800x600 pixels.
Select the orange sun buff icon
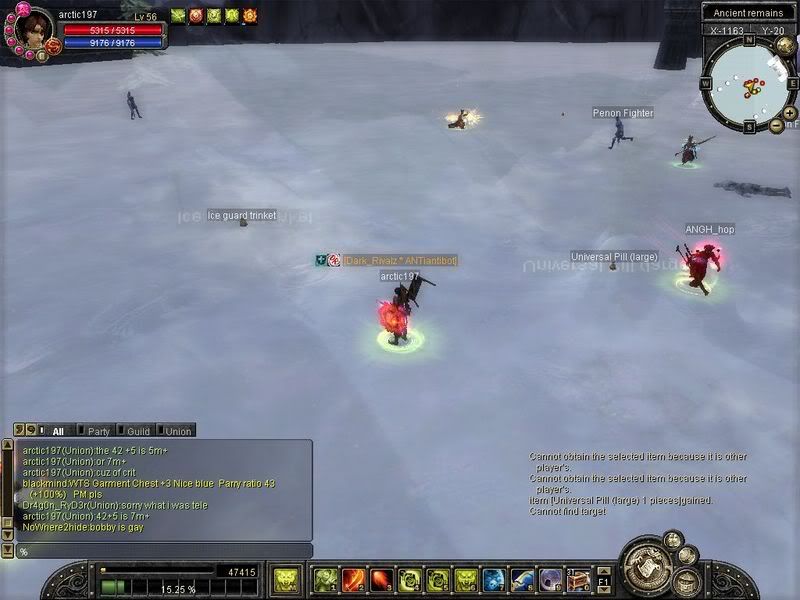[x=250, y=15]
